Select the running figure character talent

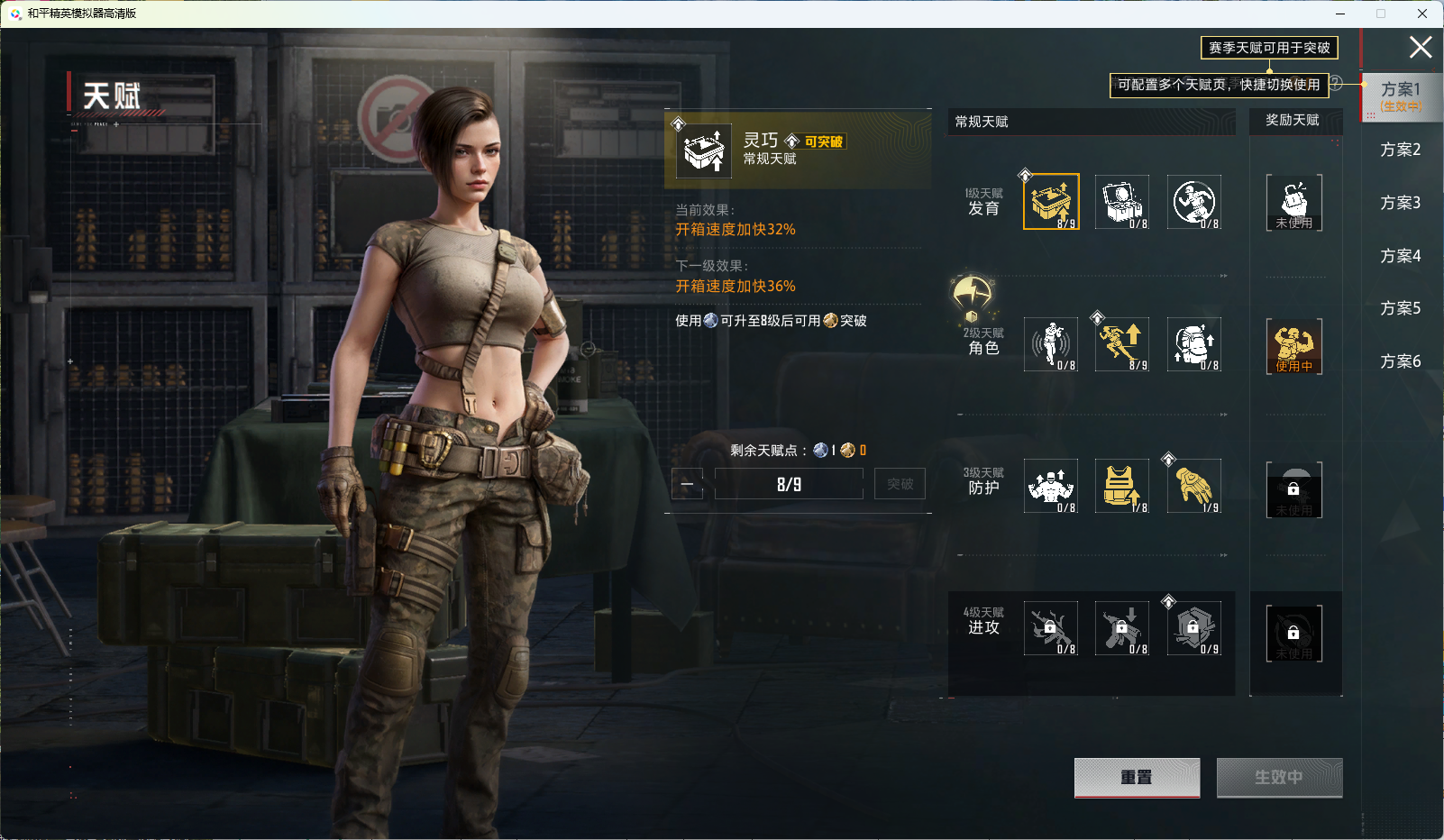click(1122, 344)
